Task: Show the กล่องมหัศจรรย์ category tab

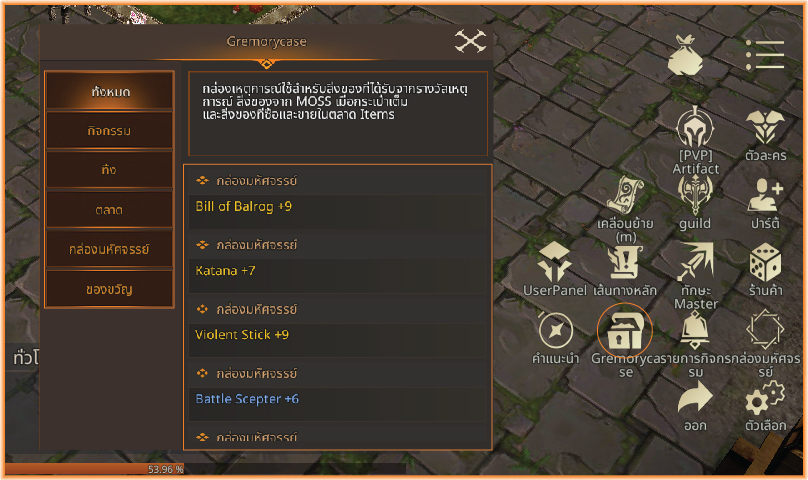Action: (110, 249)
